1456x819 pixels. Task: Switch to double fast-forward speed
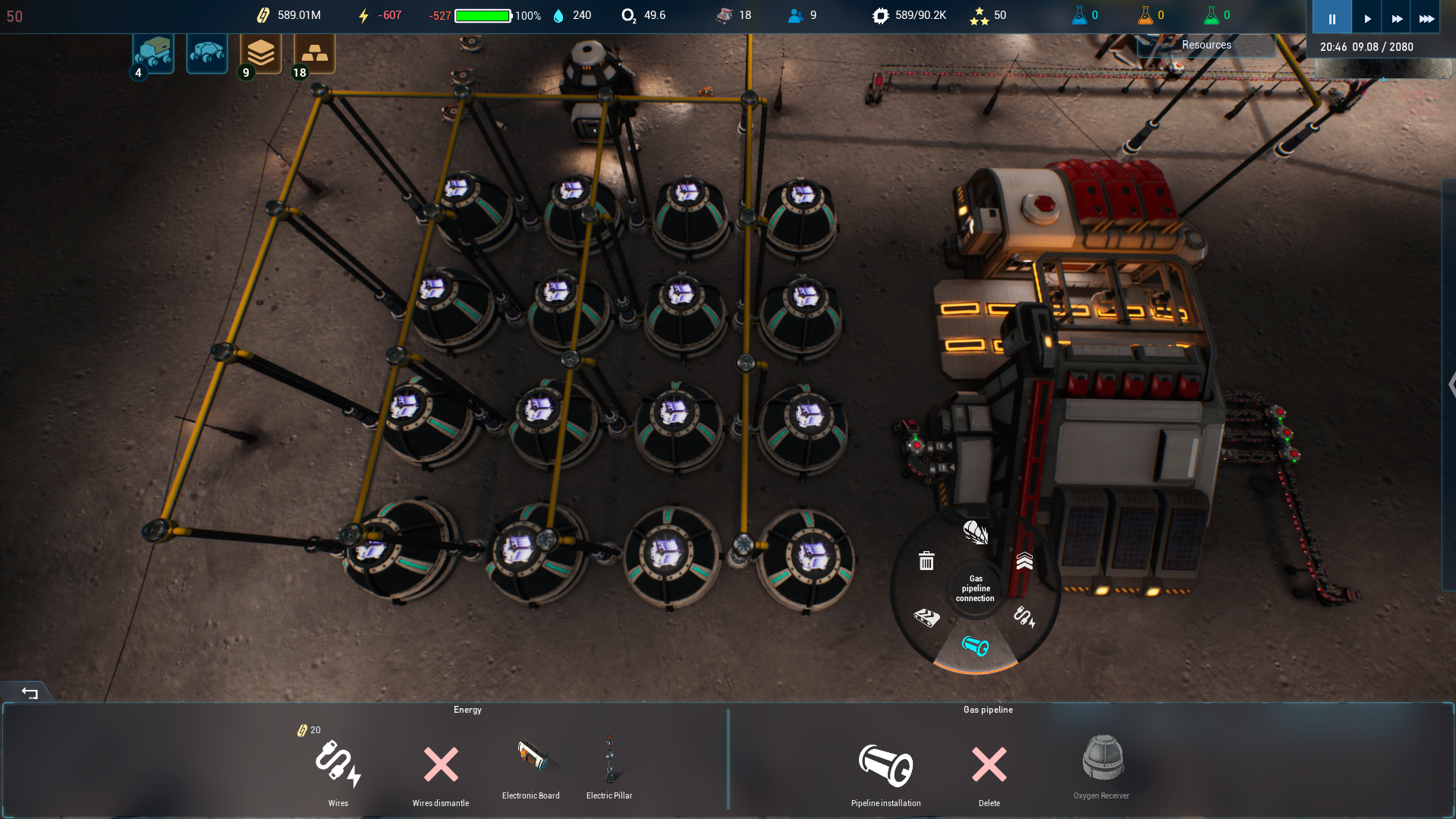[1397, 18]
